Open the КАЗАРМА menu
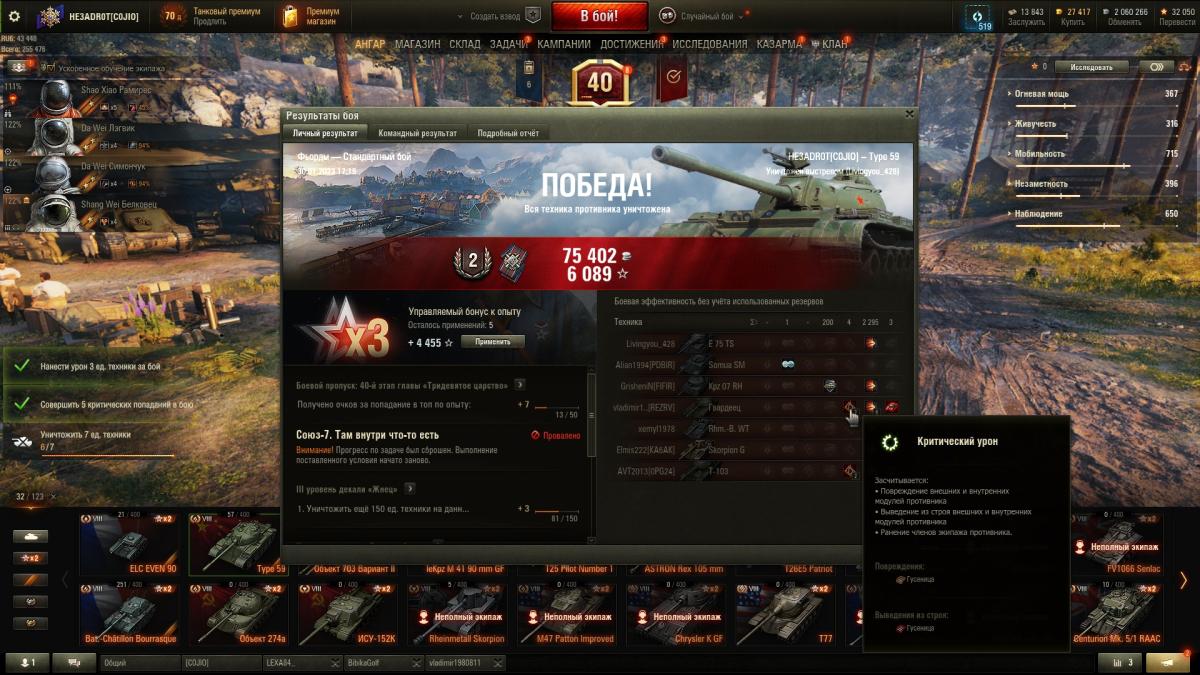The width and height of the screenshot is (1200, 675). point(779,44)
